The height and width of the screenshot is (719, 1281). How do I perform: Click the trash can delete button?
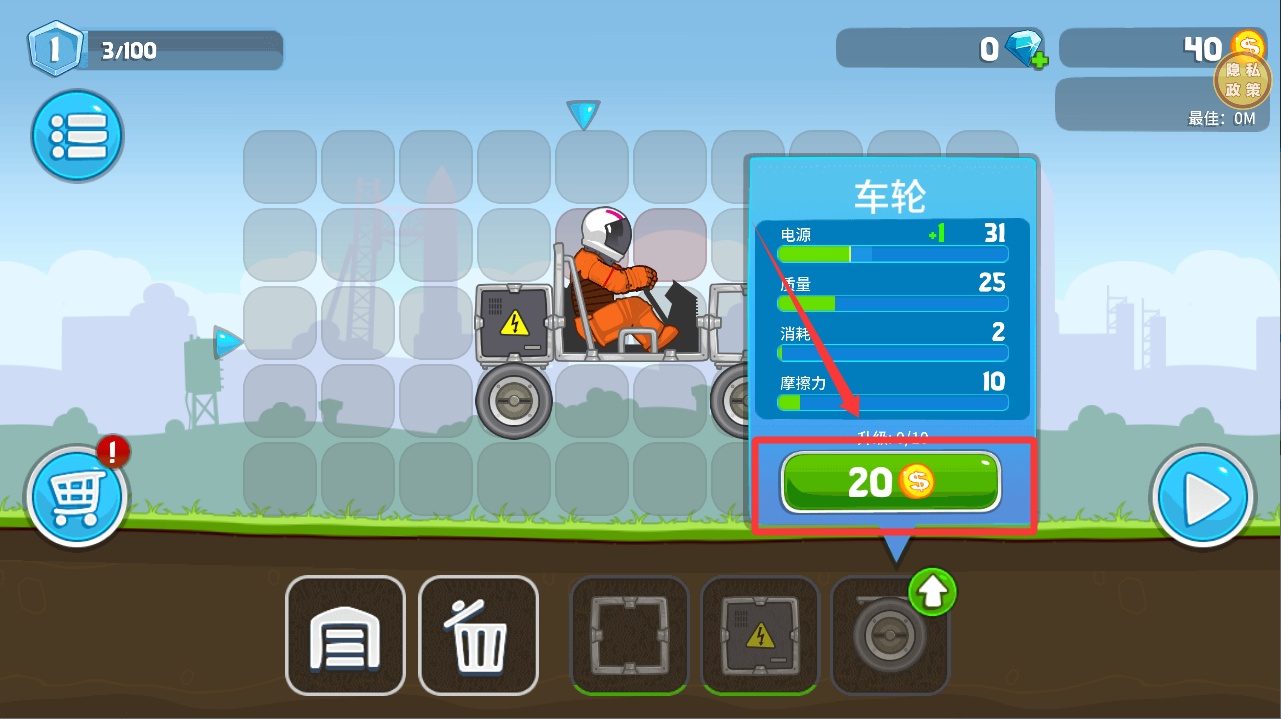478,636
